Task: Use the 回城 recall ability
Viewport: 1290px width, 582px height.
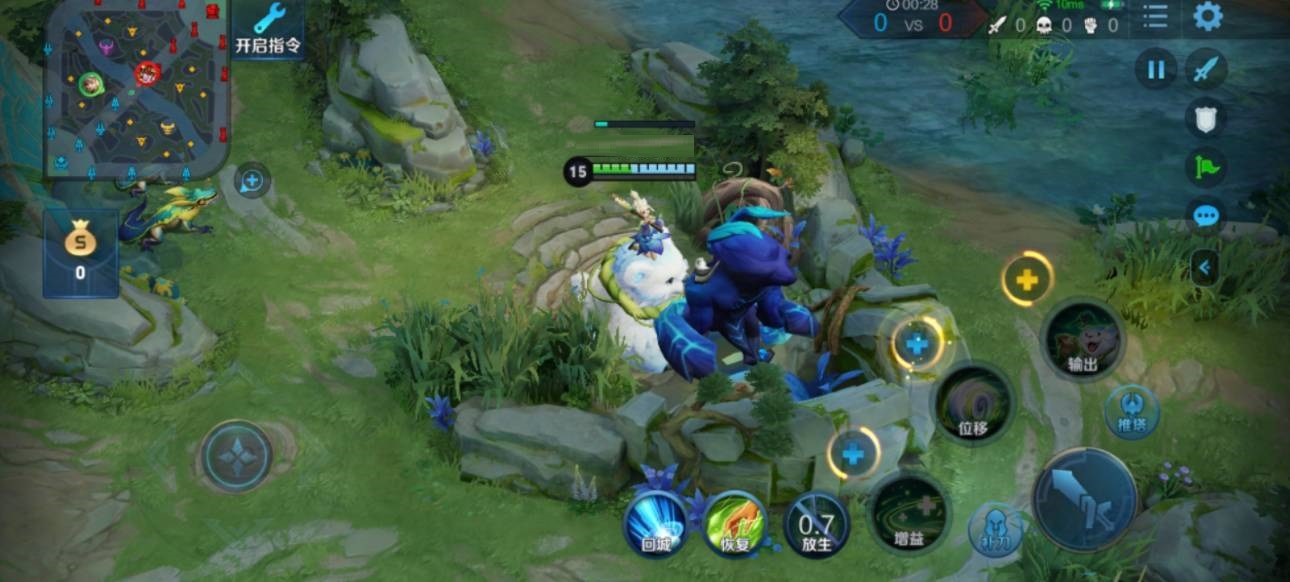Action: point(655,523)
